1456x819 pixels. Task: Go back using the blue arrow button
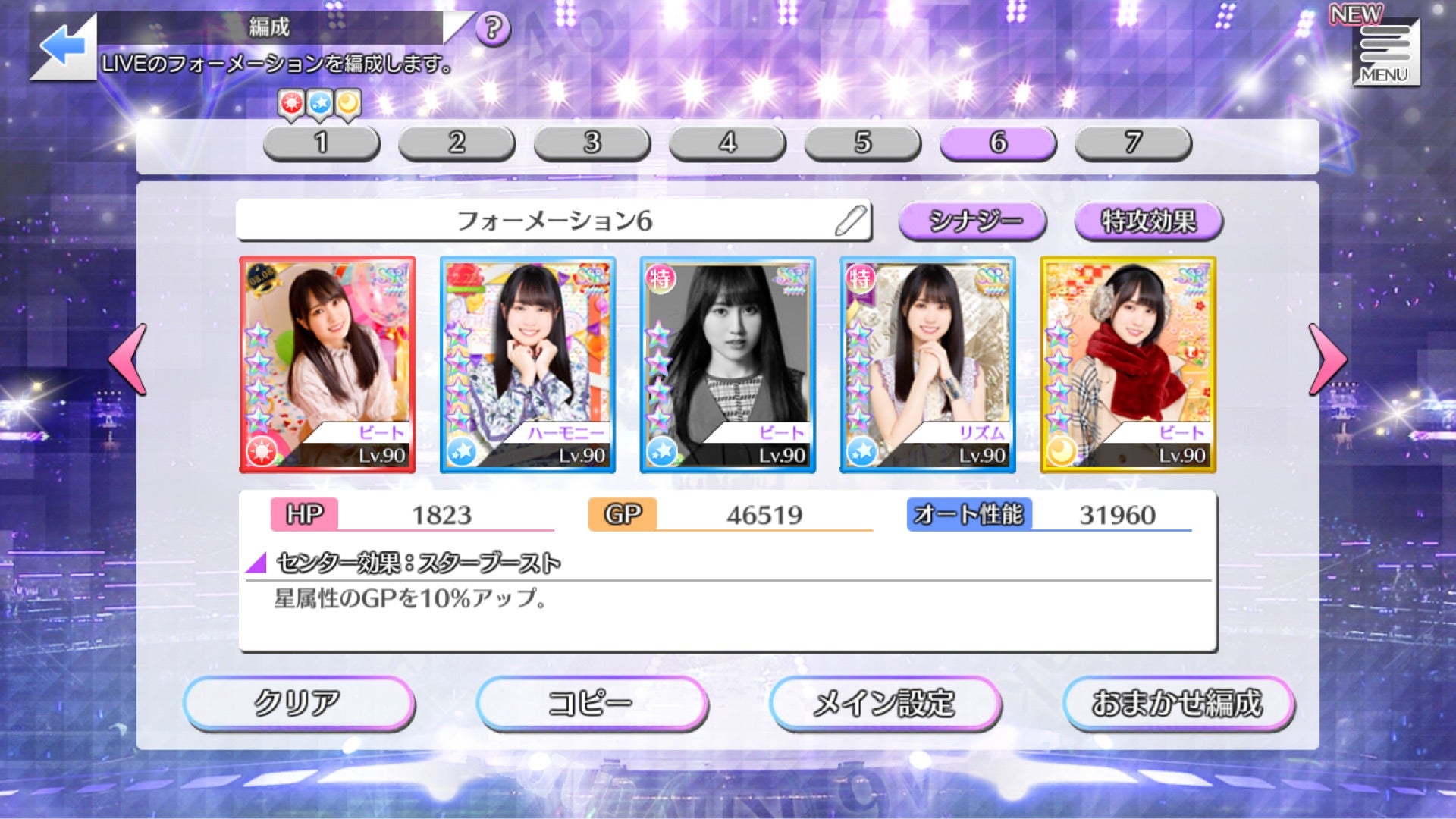tap(64, 47)
